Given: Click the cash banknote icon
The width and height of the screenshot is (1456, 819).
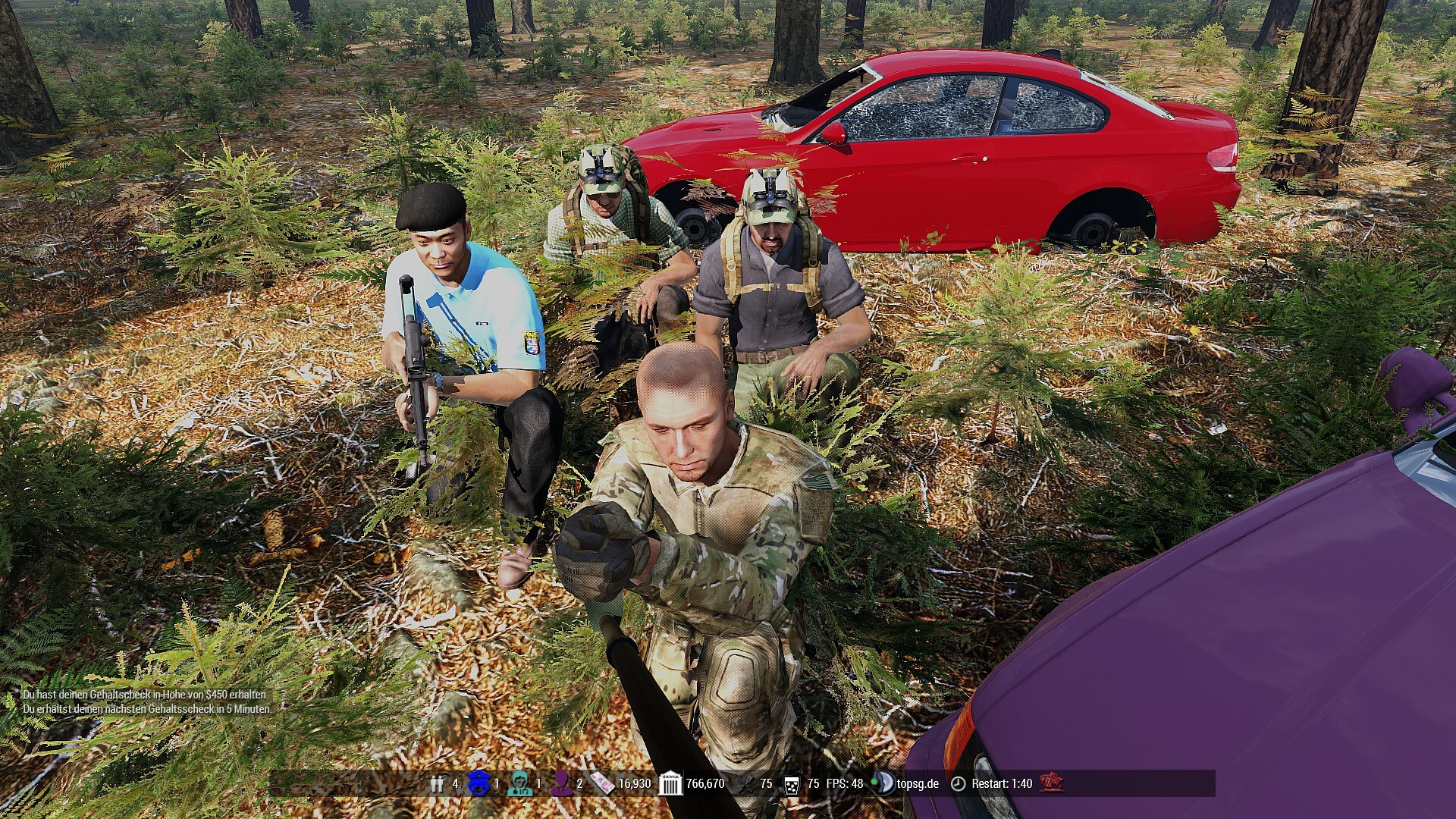Looking at the screenshot, I should [603, 783].
